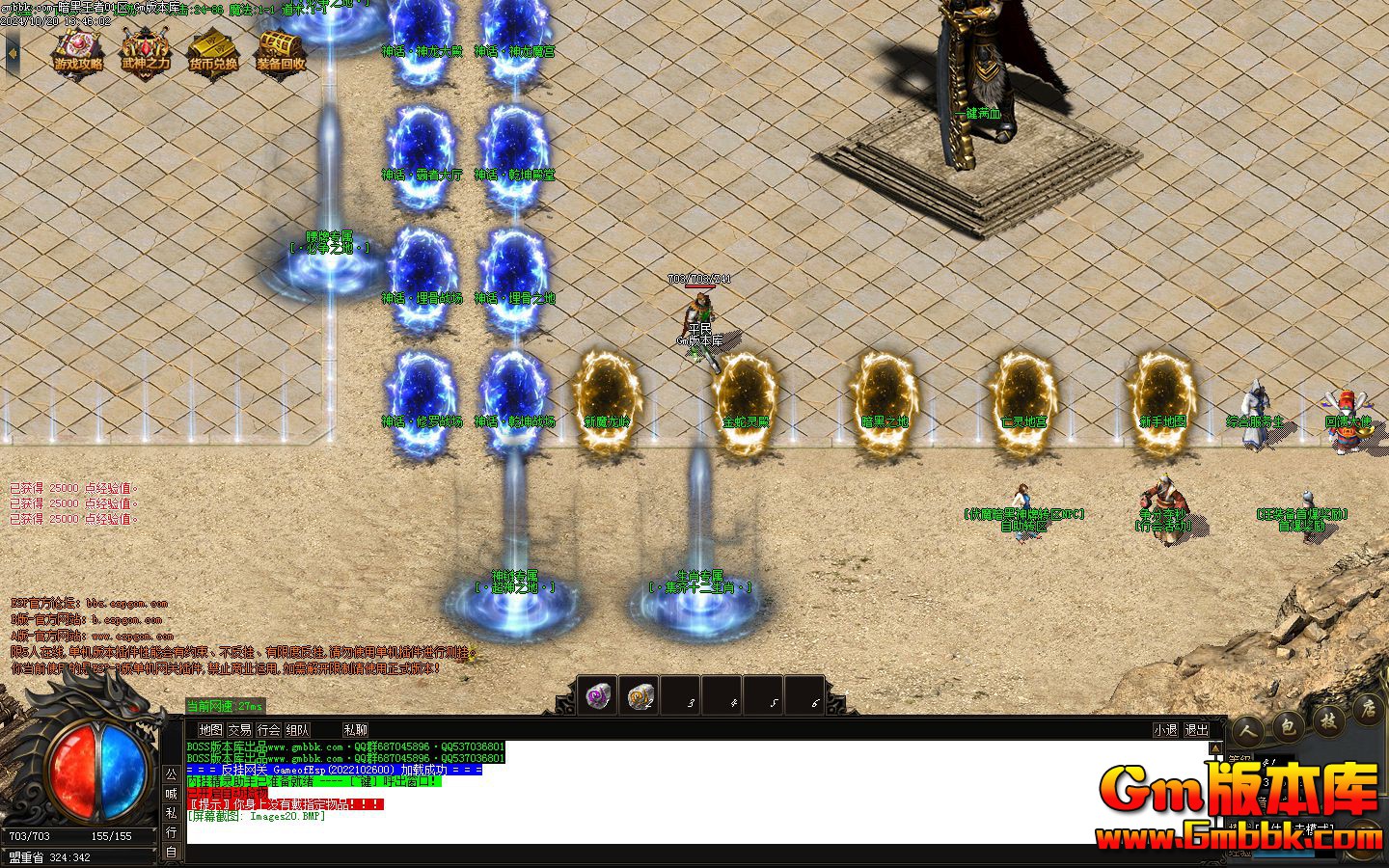This screenshot has height=868, width=1389.
Task: Click the 小退 log out button
Action: (1165, 730)
